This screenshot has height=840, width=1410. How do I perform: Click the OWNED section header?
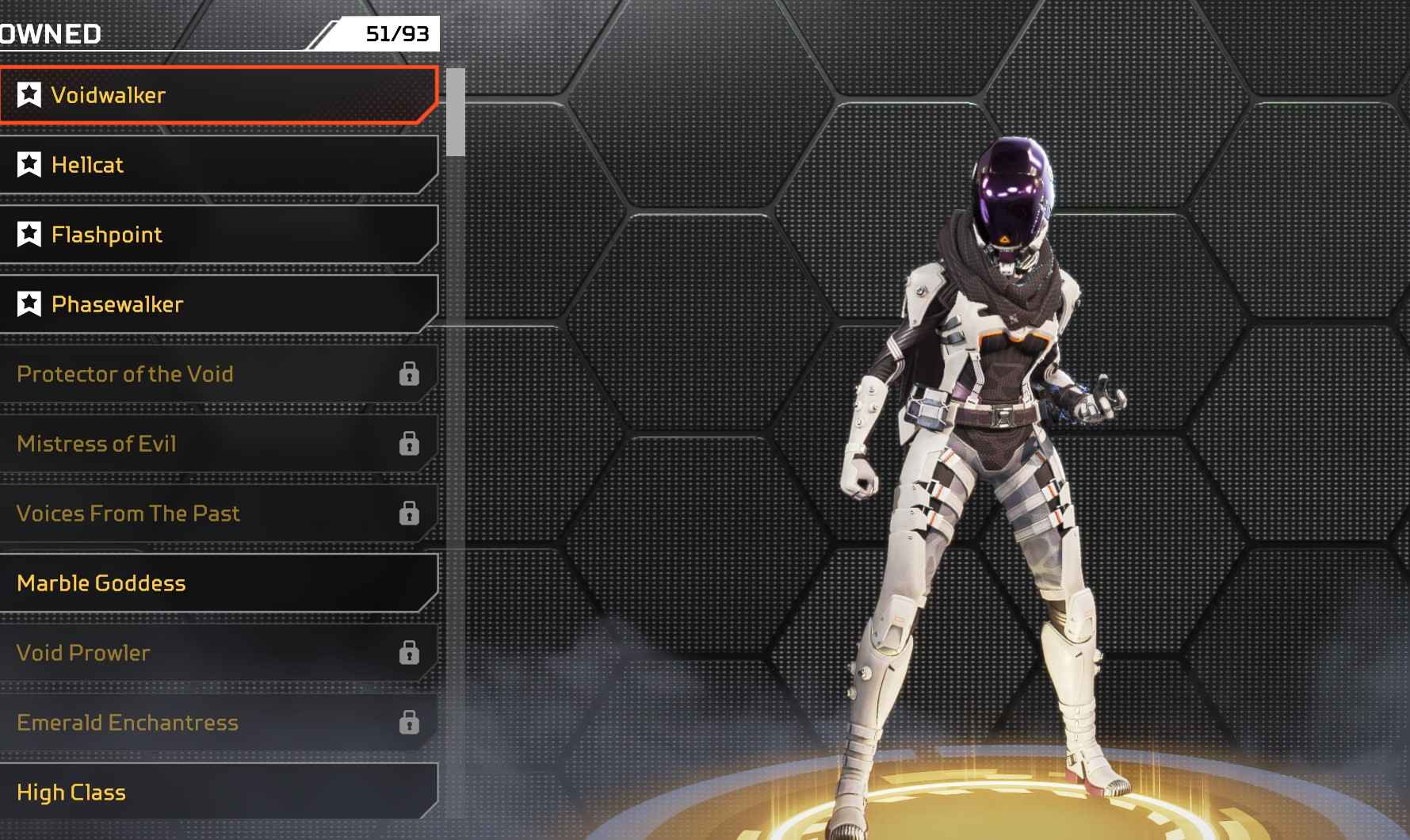click(52, 33)
